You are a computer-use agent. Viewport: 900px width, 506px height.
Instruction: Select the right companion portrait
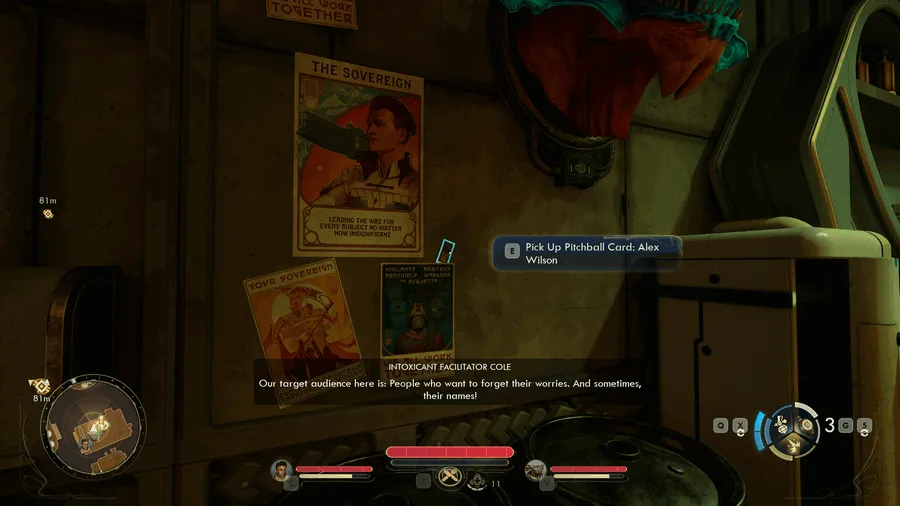click(535, 469)
